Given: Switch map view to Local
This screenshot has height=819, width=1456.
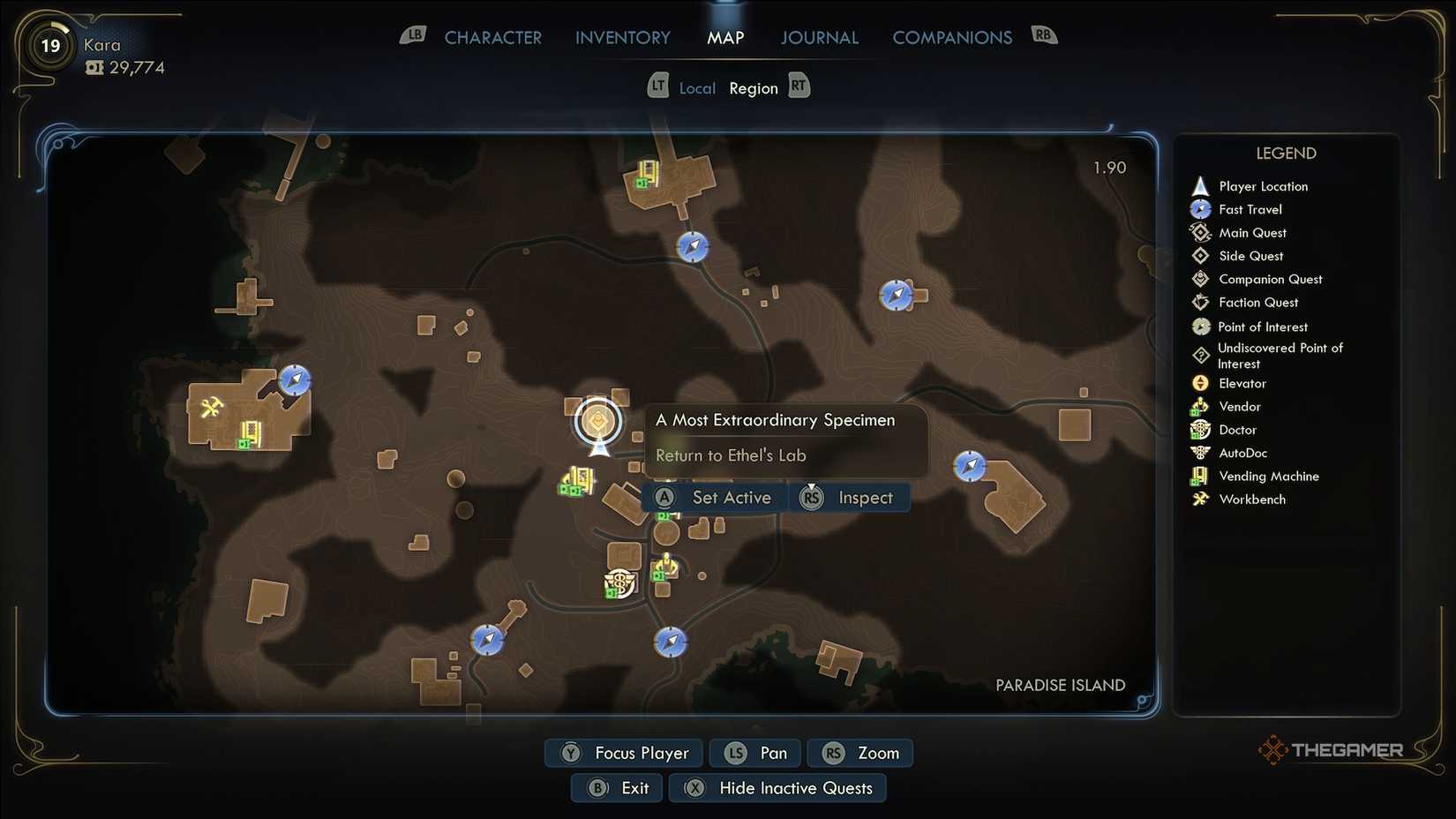Looking at the screenshot, I should 697,87.
